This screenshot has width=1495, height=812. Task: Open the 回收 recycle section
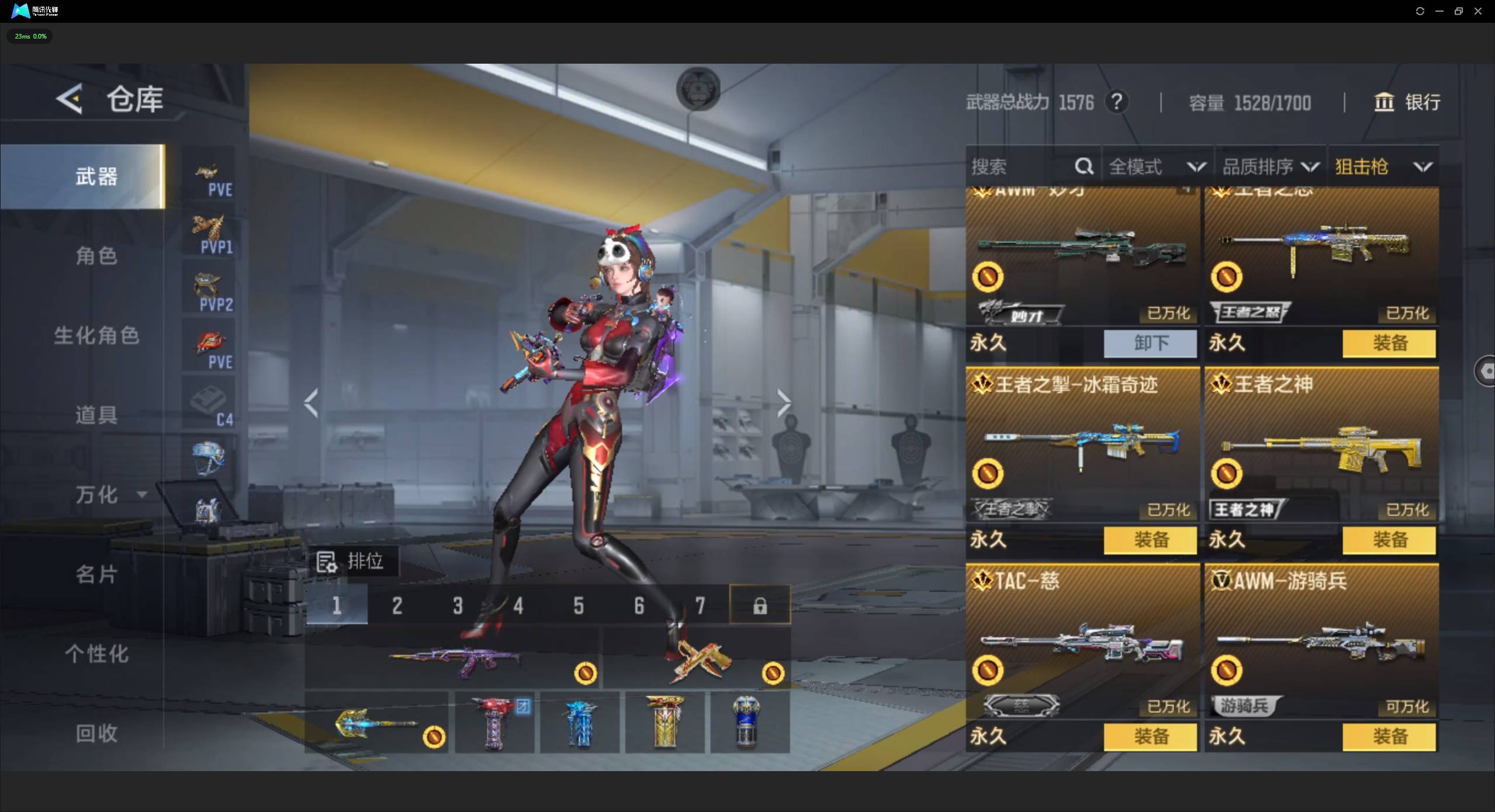tap(96, 734)
